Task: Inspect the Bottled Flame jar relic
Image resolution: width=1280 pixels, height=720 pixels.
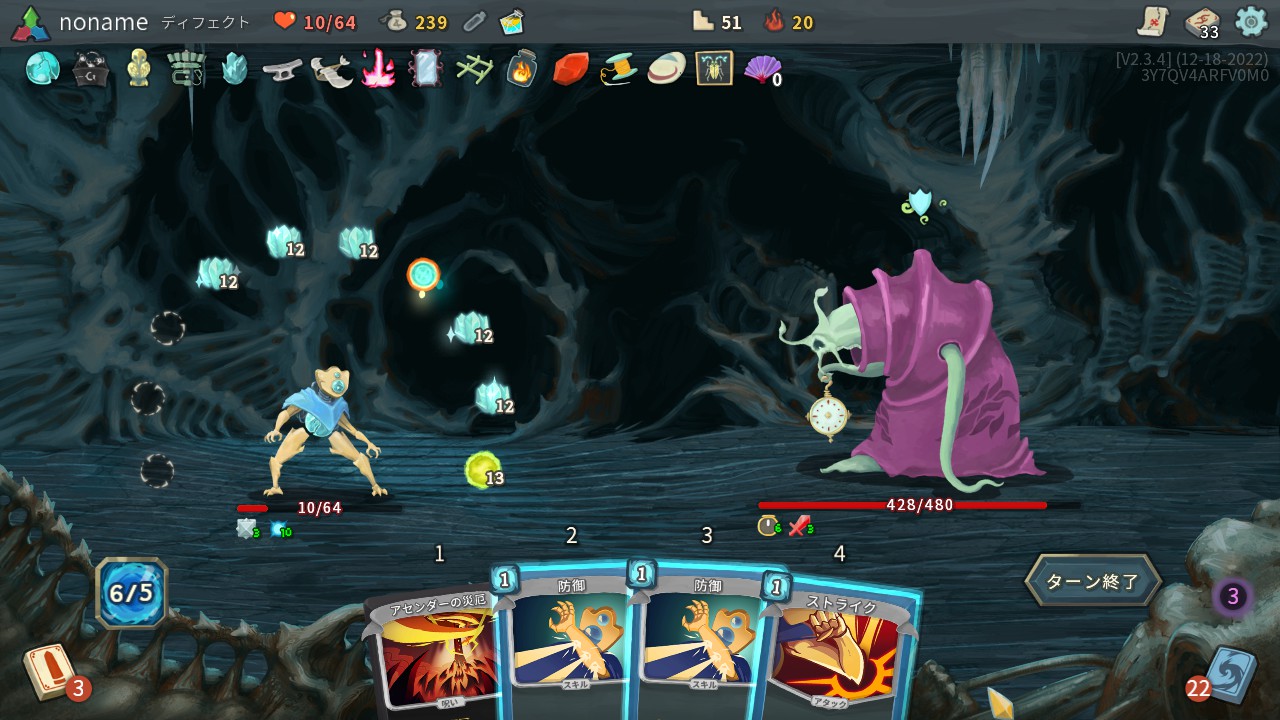Action: pyautogui.click(x=521, y=68)
